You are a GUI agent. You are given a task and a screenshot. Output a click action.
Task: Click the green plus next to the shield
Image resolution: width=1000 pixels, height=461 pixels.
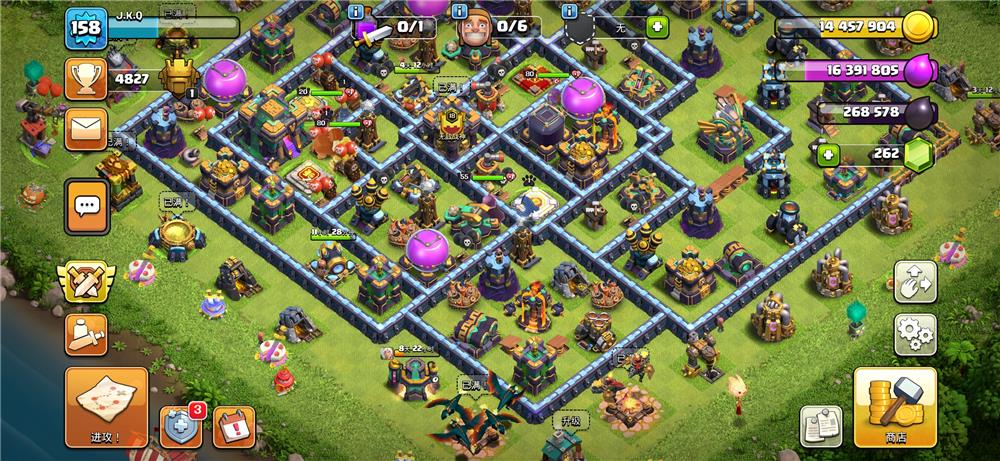point(657,28)
